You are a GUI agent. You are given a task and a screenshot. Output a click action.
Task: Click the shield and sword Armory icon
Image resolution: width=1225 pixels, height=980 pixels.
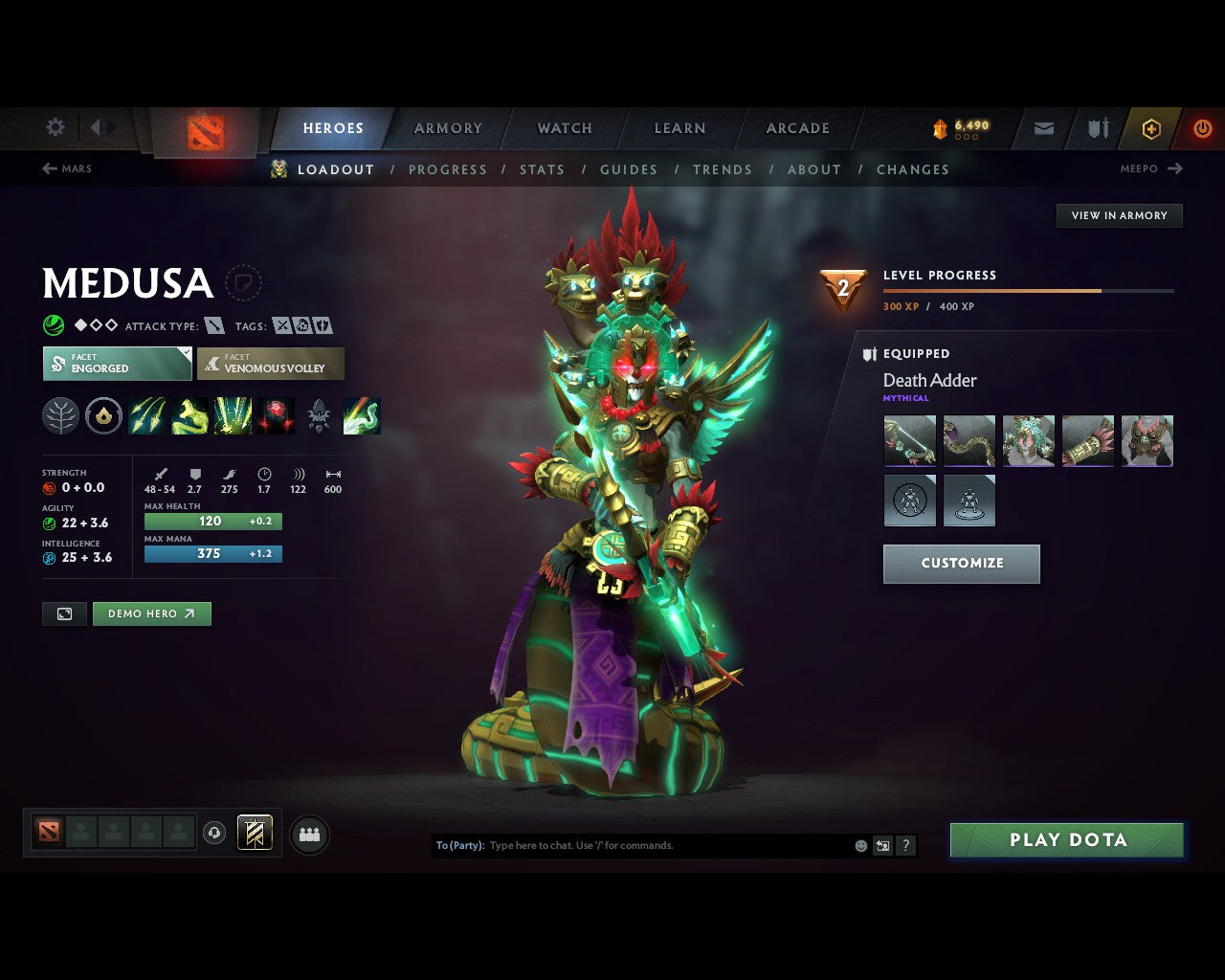[x=1096, y=127]
